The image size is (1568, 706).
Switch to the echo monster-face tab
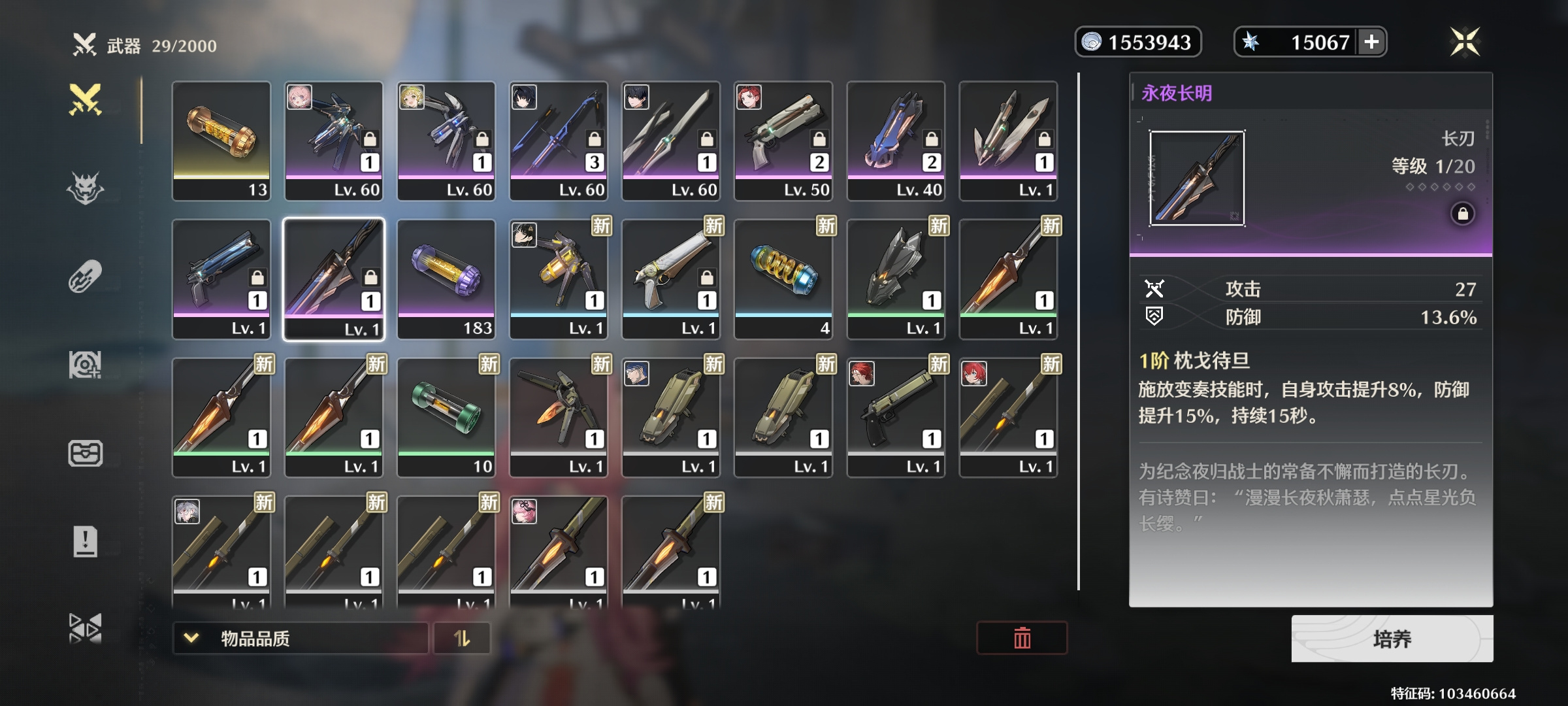86,188
